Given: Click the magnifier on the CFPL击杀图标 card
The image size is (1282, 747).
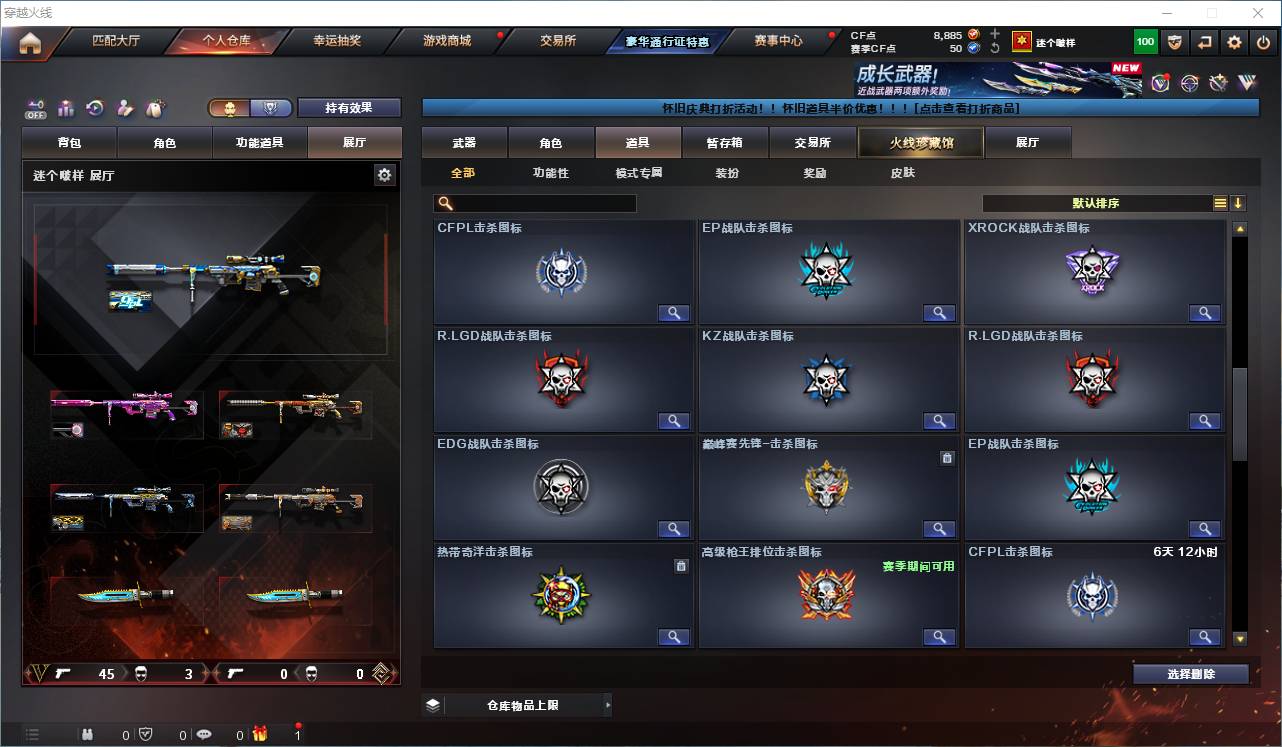Looking at the screenshot, I should click(x=673, y=313).
